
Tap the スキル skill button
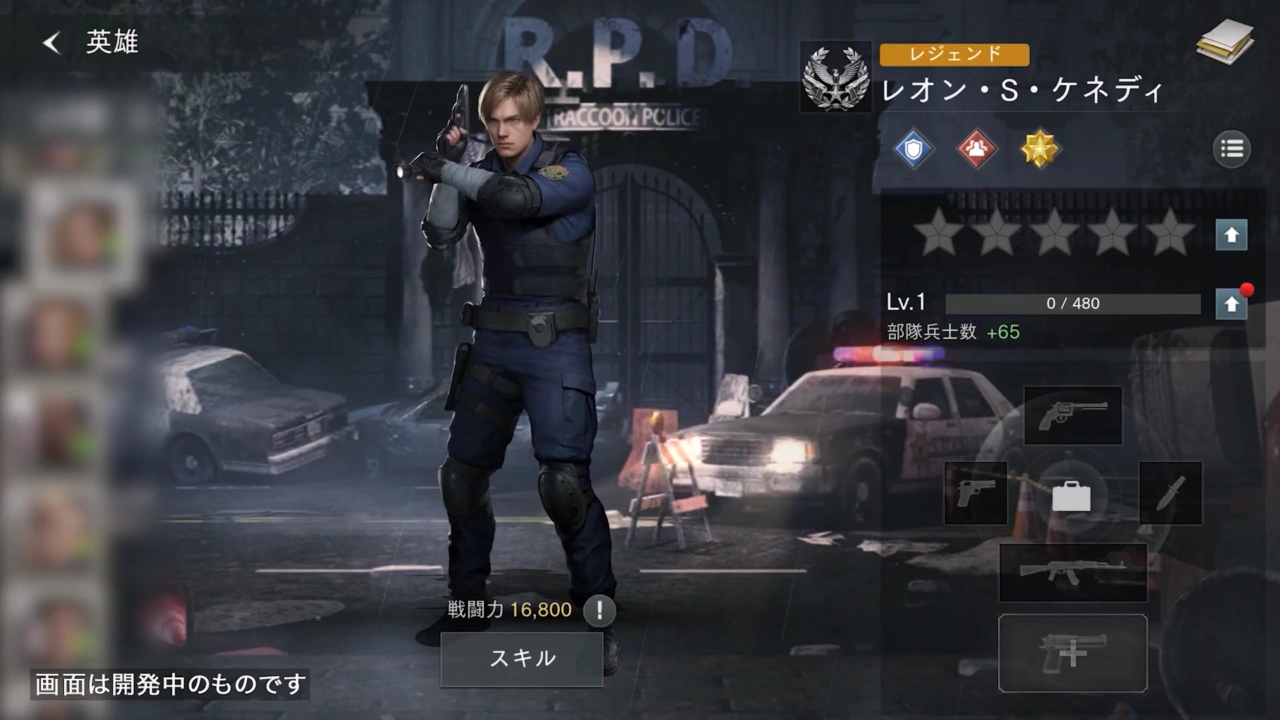pyautogui.click(x=522, y=659)
